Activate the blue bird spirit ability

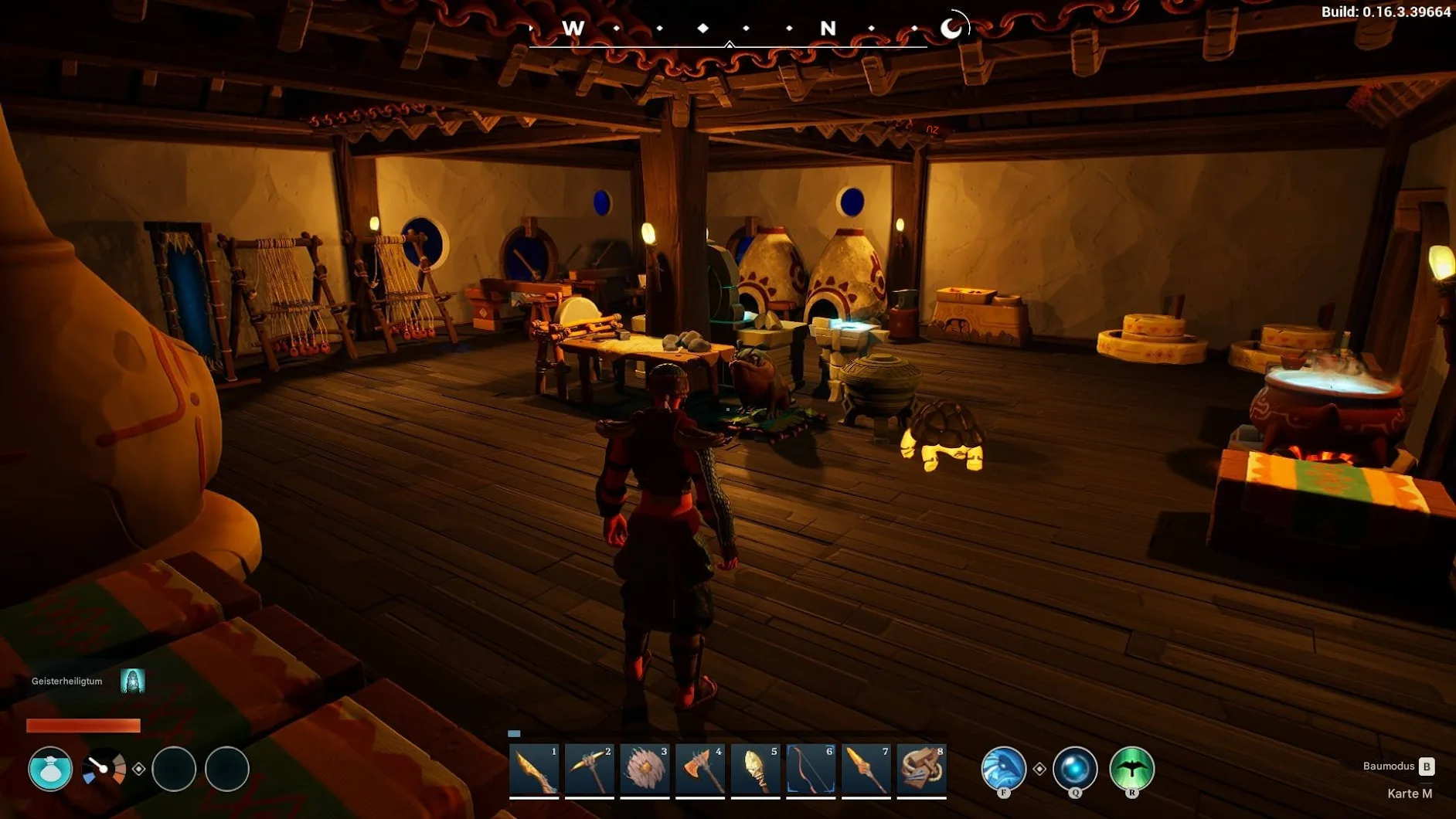[1003, 768]
